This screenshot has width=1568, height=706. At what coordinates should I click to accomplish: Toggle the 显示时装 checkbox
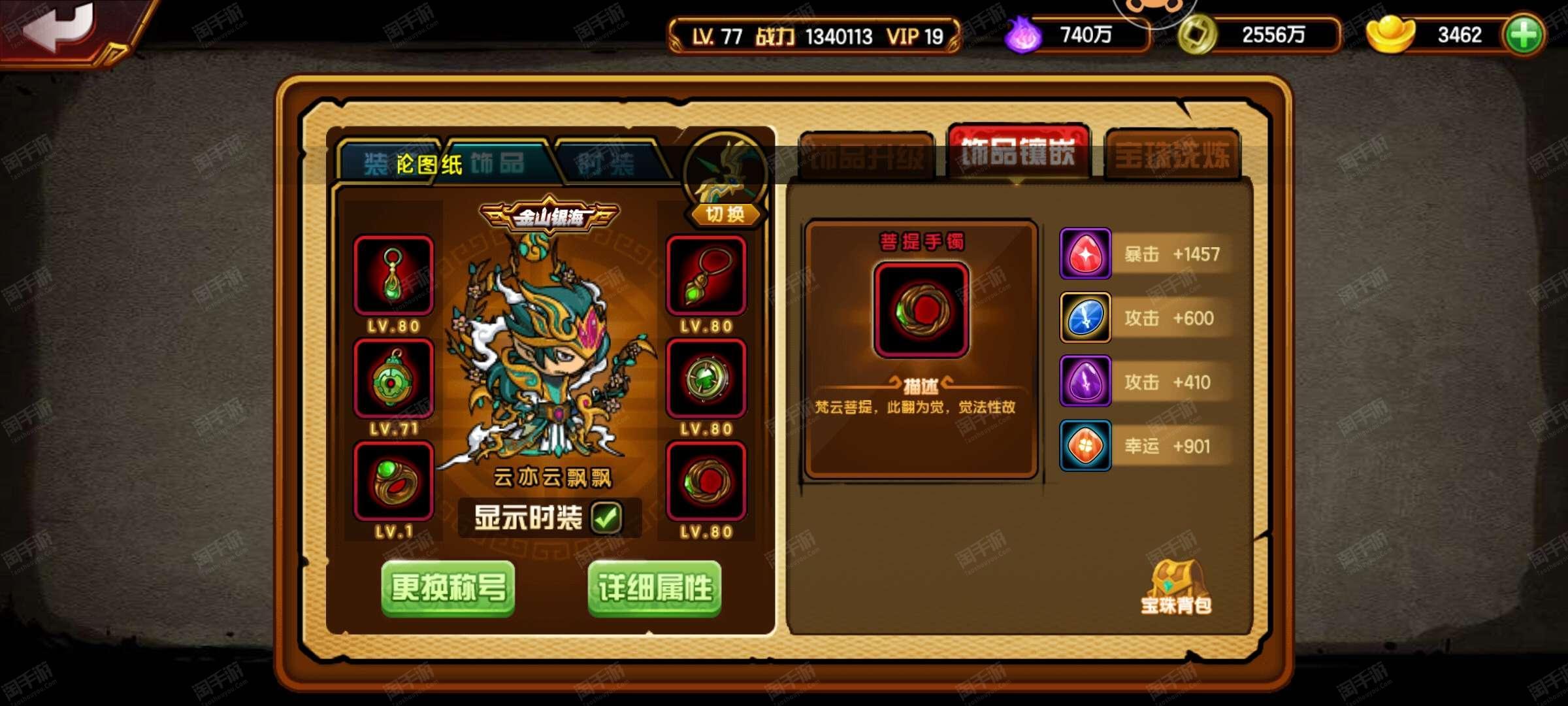[606, 518]
